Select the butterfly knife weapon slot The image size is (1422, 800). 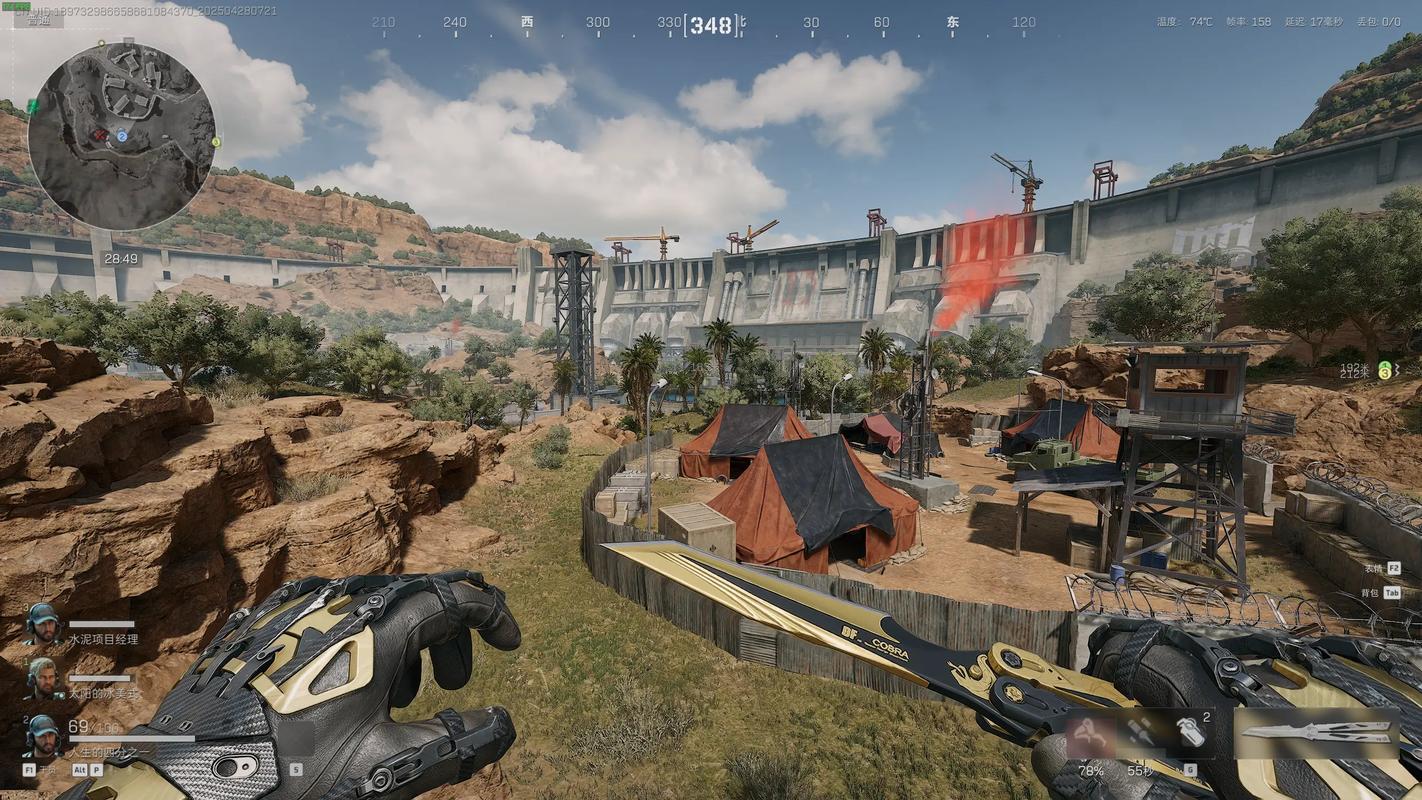(1316, 733)
